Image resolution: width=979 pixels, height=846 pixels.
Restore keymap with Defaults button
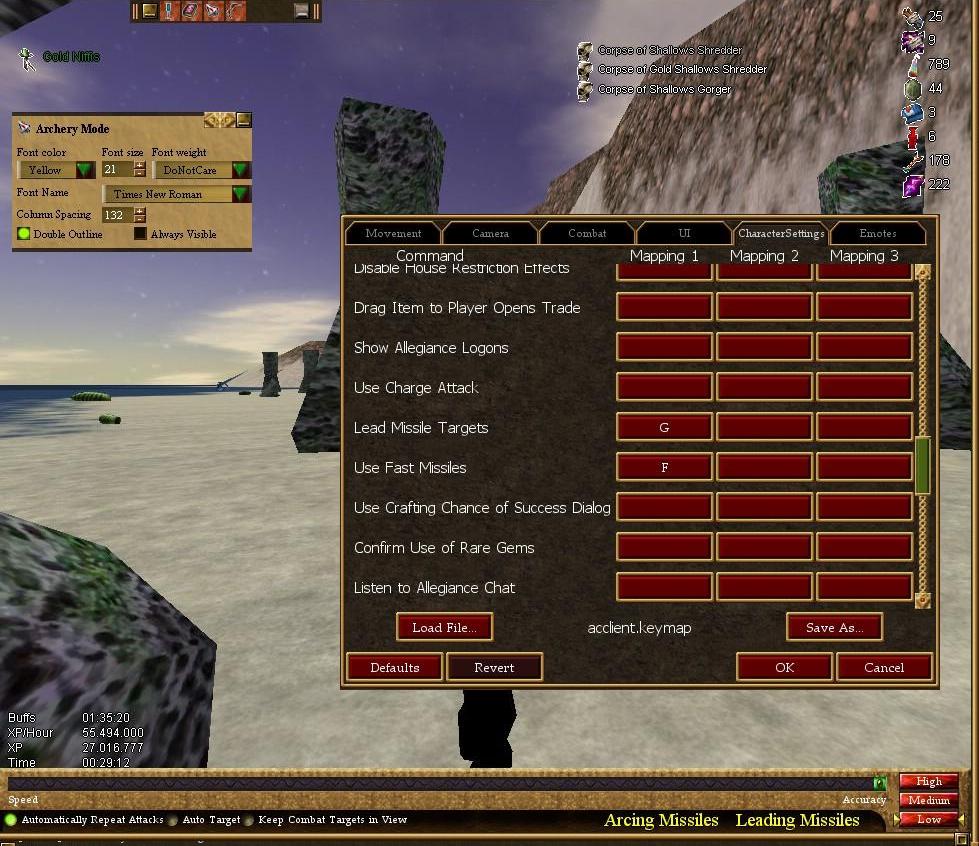(395, 667)
